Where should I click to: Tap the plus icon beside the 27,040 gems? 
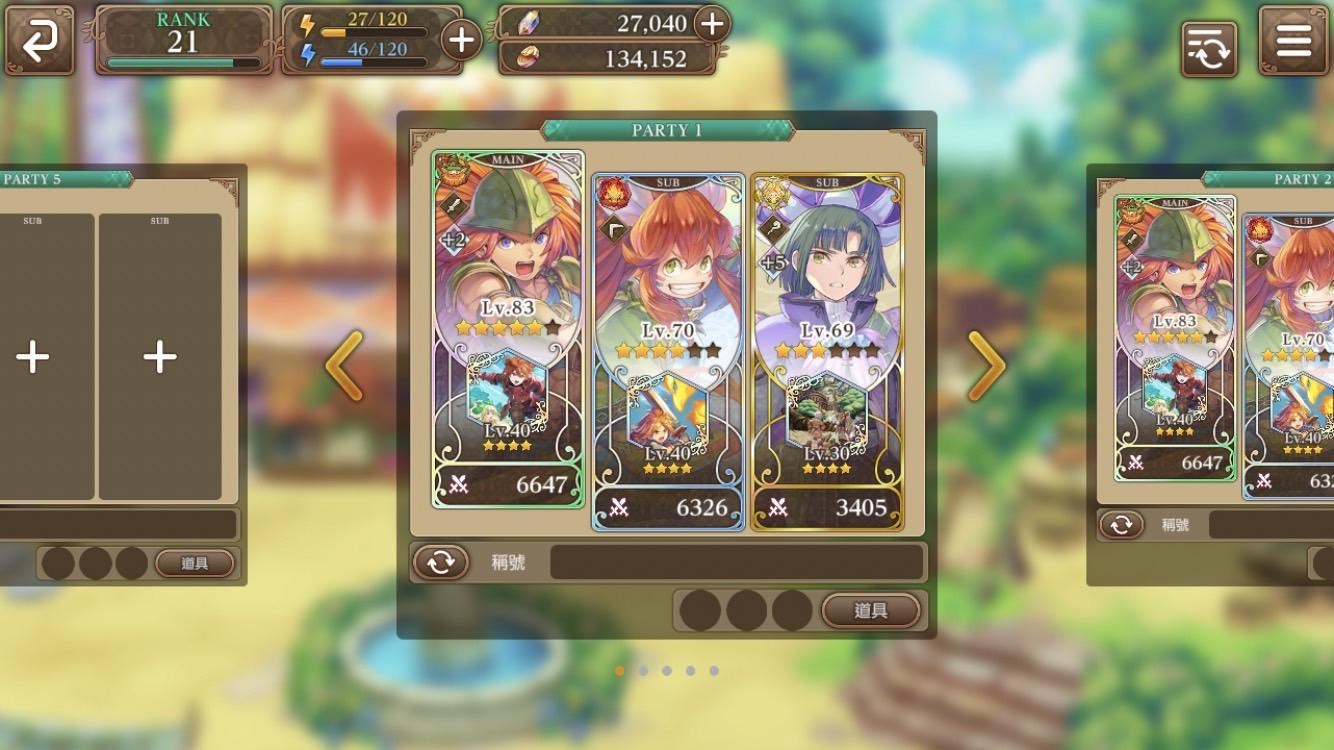point(712,24)
